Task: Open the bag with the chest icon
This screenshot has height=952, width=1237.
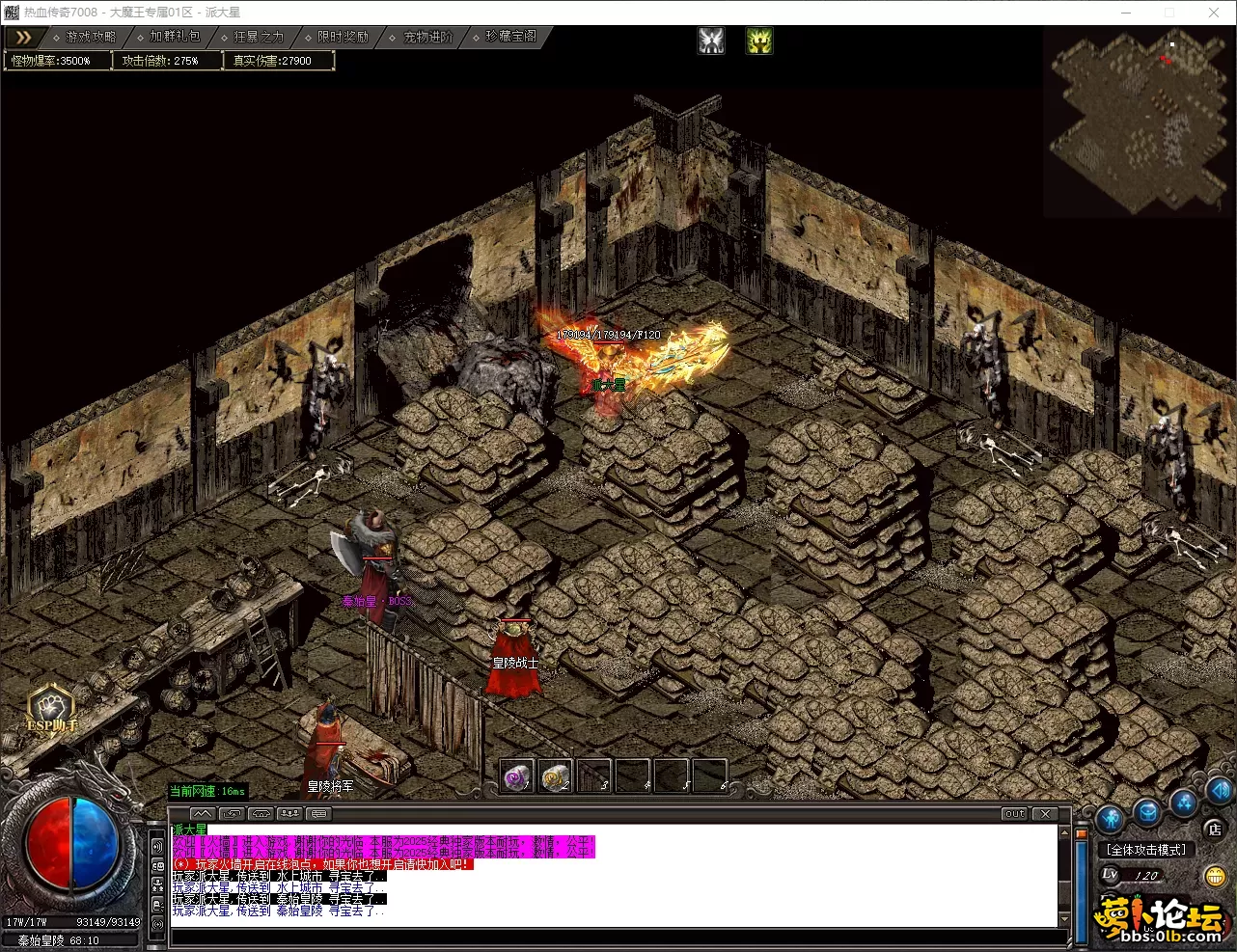Action: 1147,812
